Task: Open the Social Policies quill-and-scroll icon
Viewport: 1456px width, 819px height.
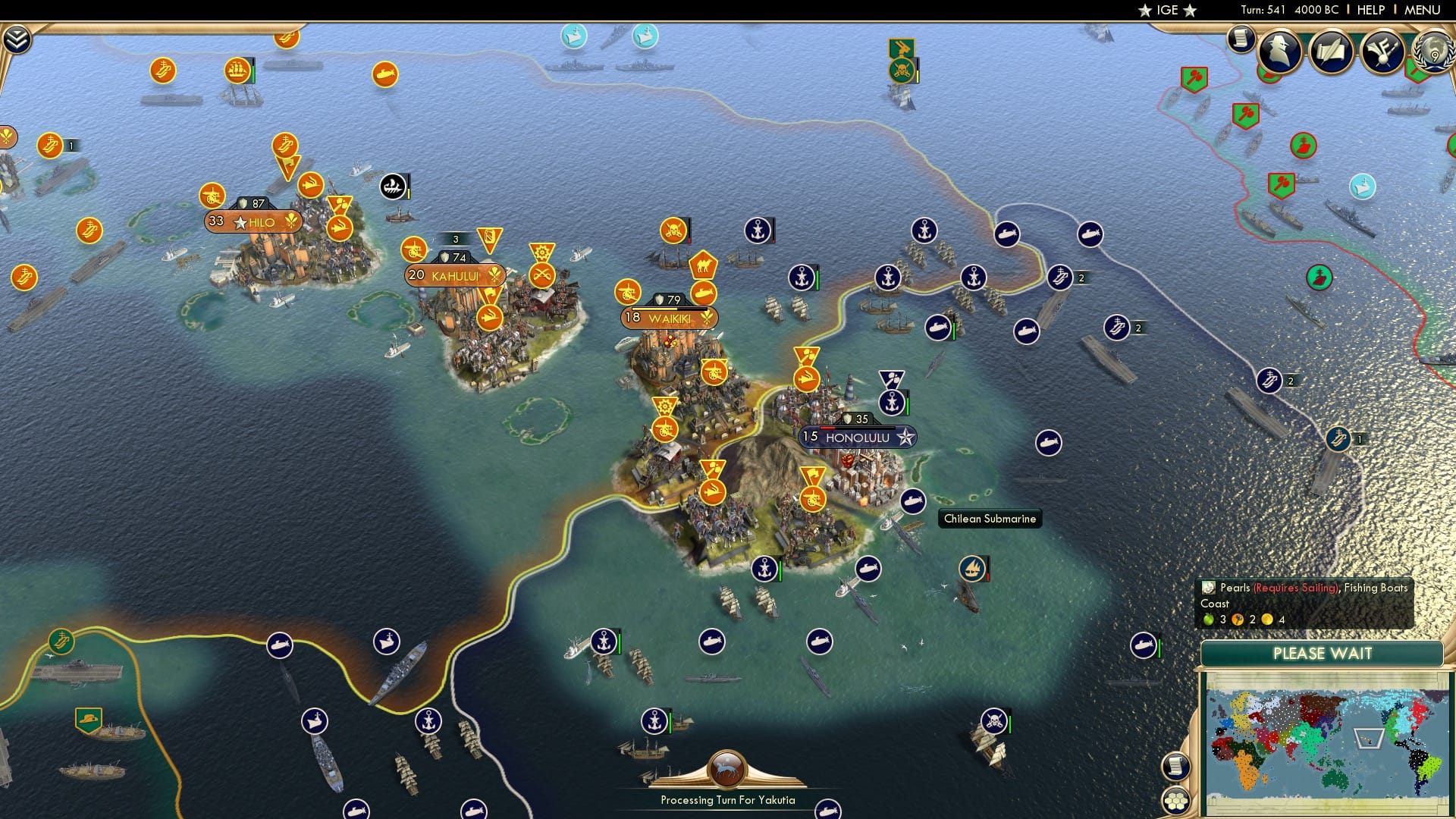Action: 1331,50
